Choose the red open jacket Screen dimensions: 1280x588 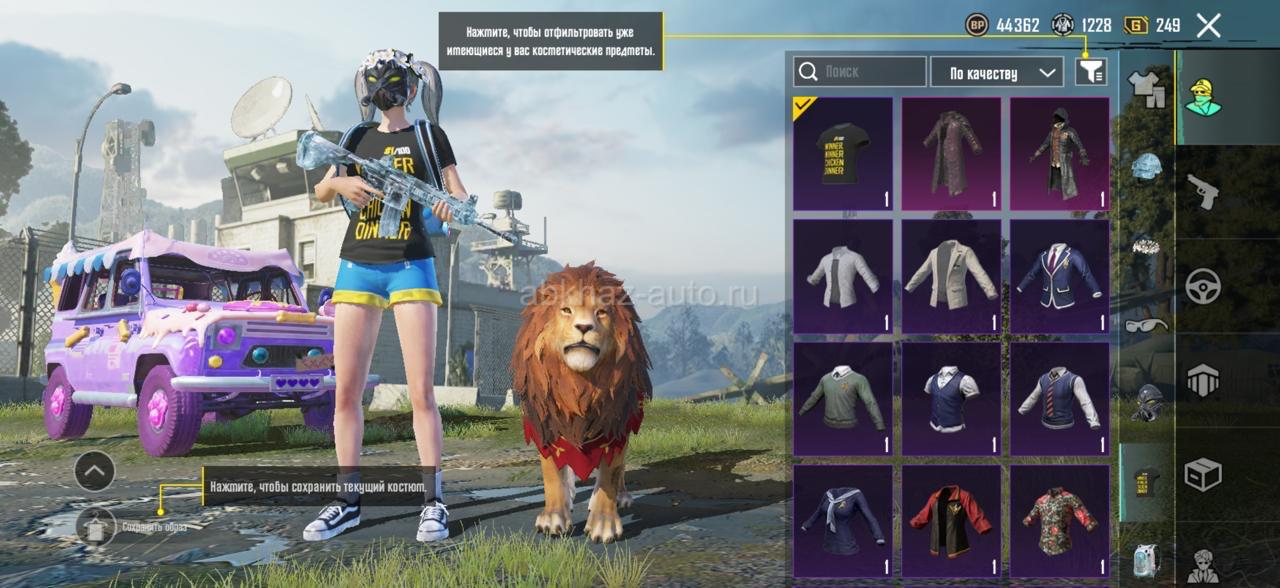point(951,521)
